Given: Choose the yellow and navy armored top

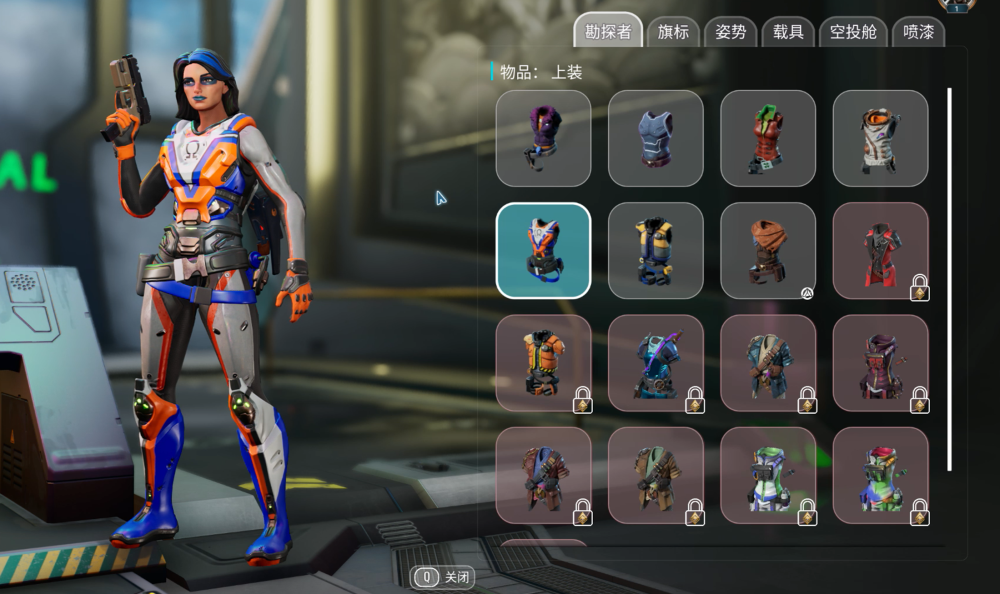Looking at the screenshot, I should coord(655,250).
